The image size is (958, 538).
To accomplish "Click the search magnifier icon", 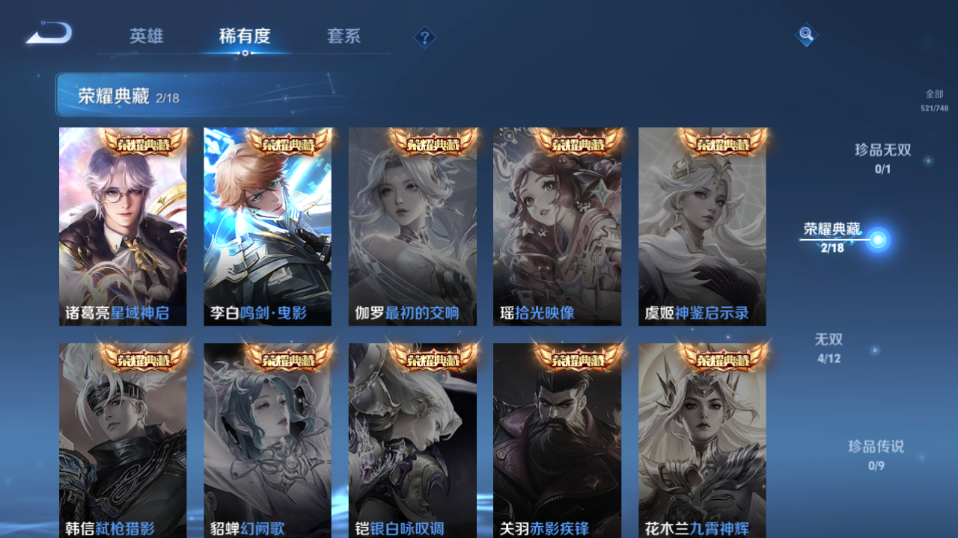I will tap(806, 36).
